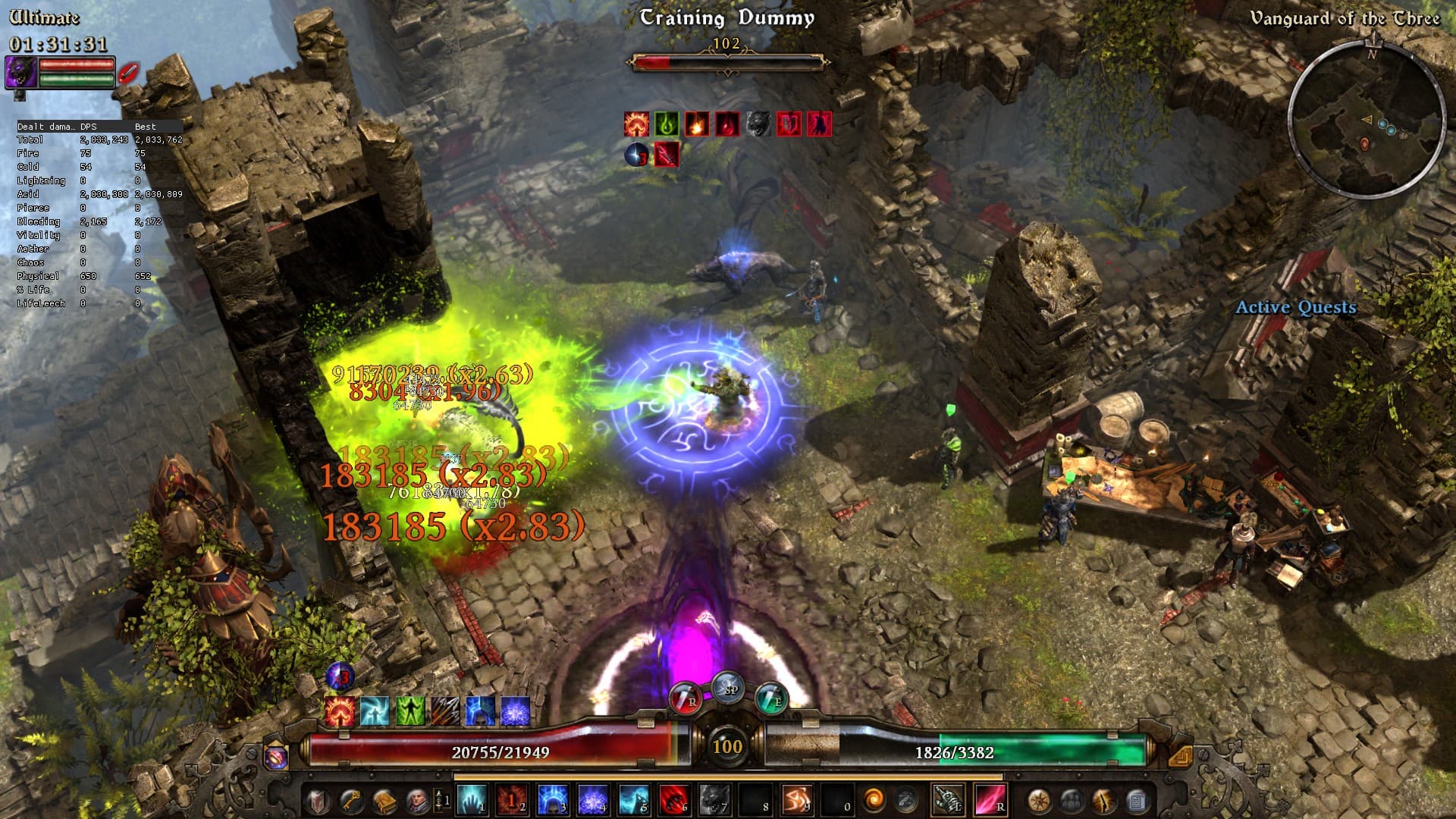Activate the orange slash skill in slot 9
The image size is (1456, 819).
(795, 800)
